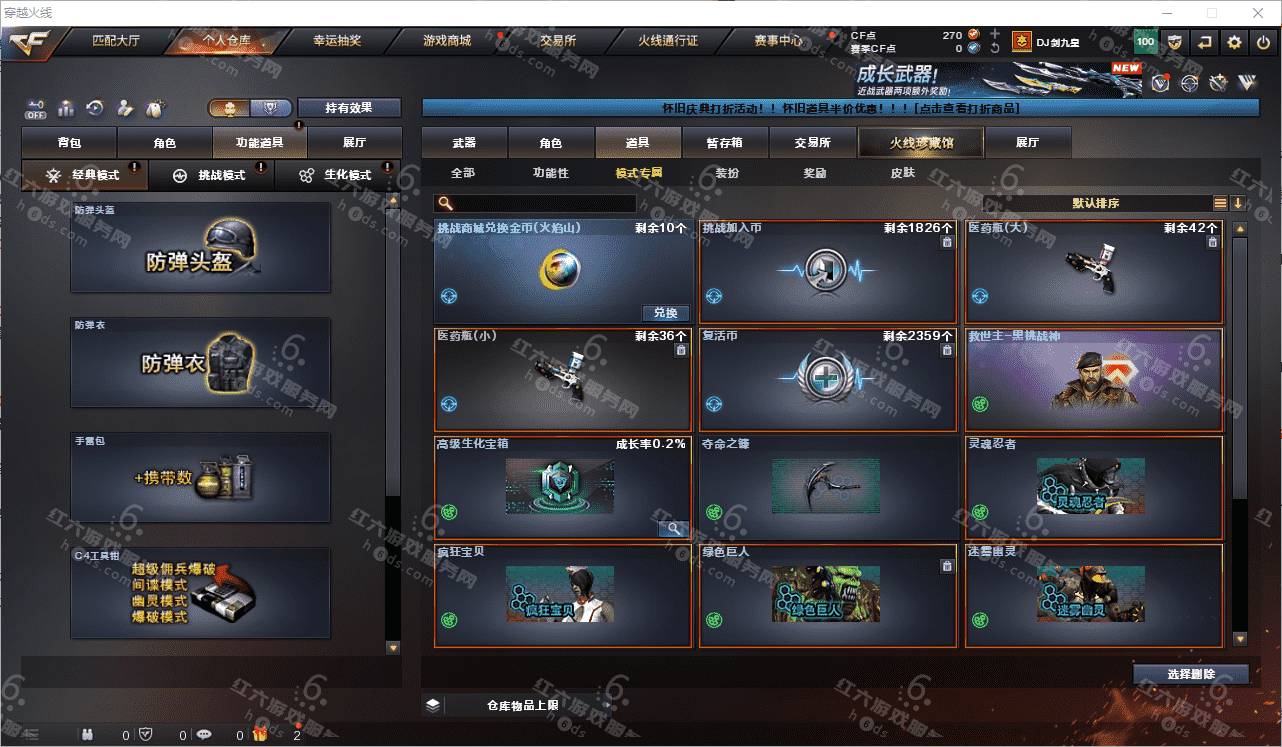Open the 持有效果 owned effects panel

(x=348, y=108)
